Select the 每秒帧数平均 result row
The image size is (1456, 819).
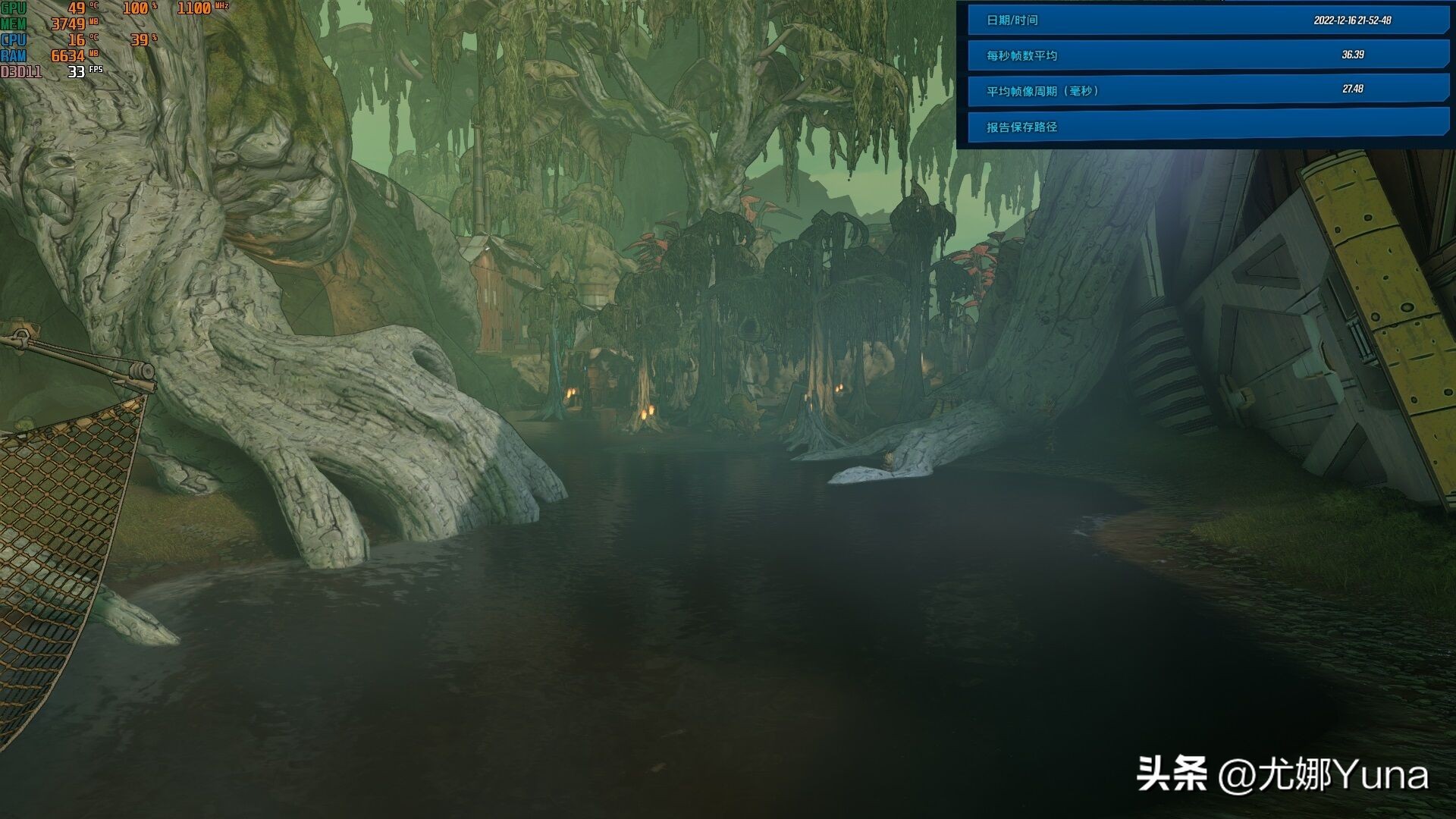(1207, 55)
